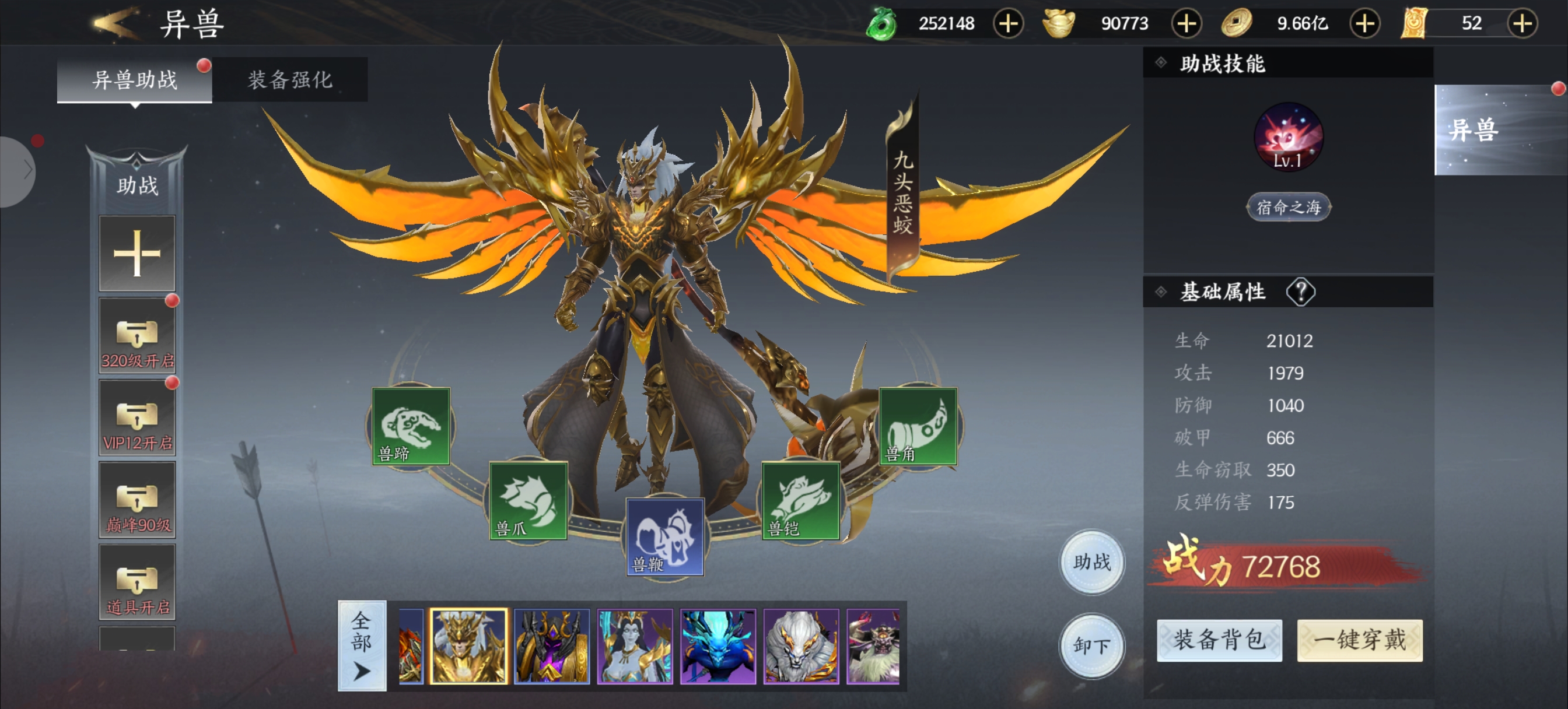Screen dimensions: 1568x709
Task: Select the 兽鞭 equipment slot
Action: [x=664, y=537]
